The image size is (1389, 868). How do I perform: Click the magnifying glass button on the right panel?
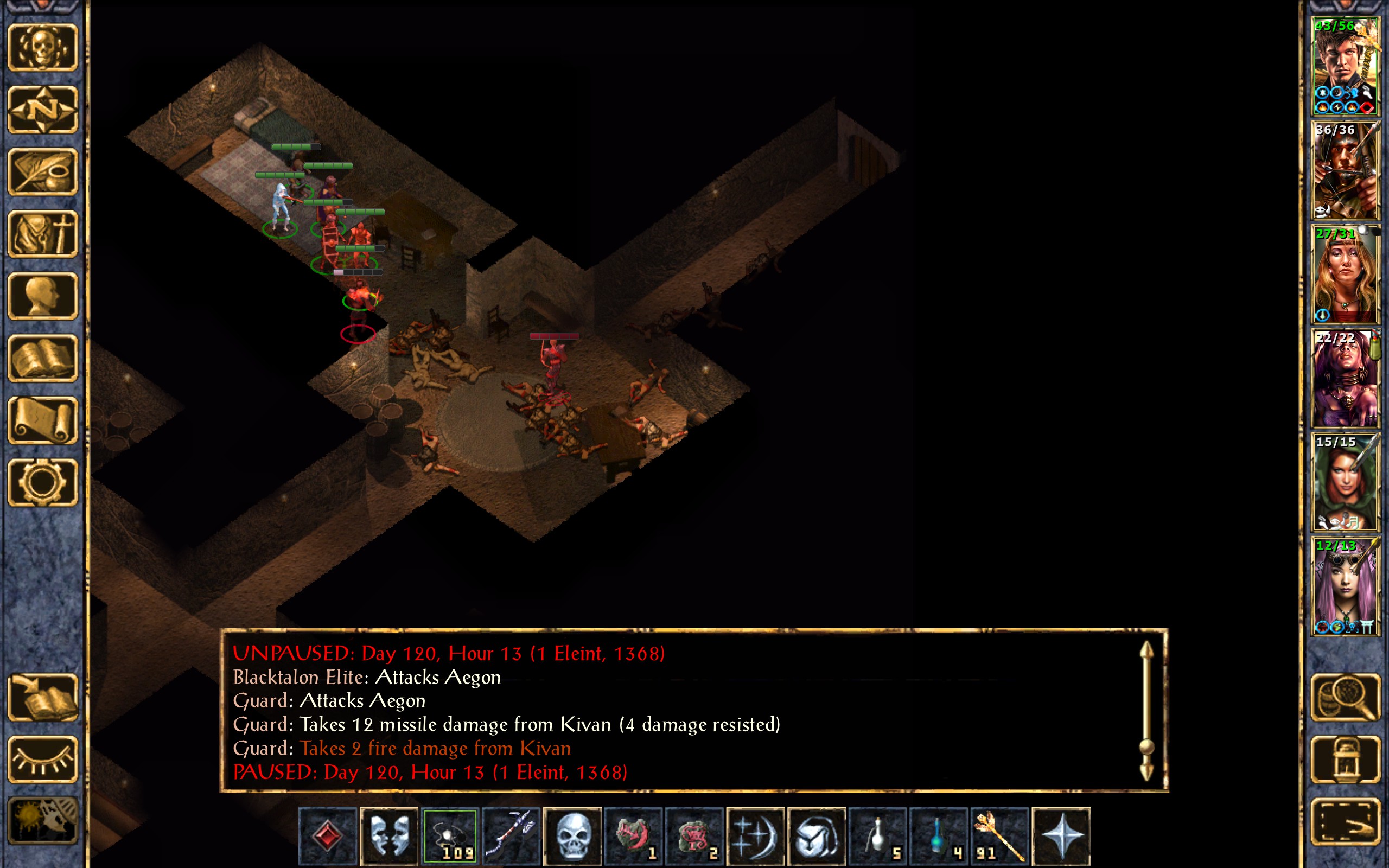[1345, 697]
